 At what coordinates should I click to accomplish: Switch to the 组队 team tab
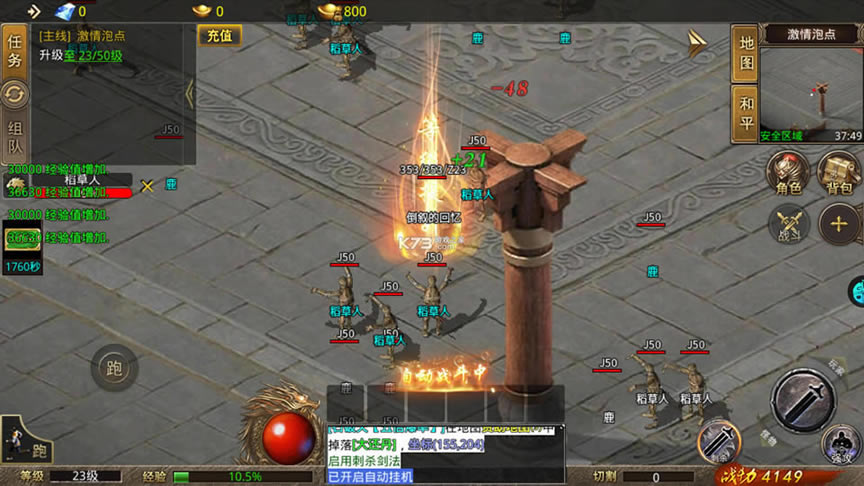pyautogui.click(x=15, y=139)
